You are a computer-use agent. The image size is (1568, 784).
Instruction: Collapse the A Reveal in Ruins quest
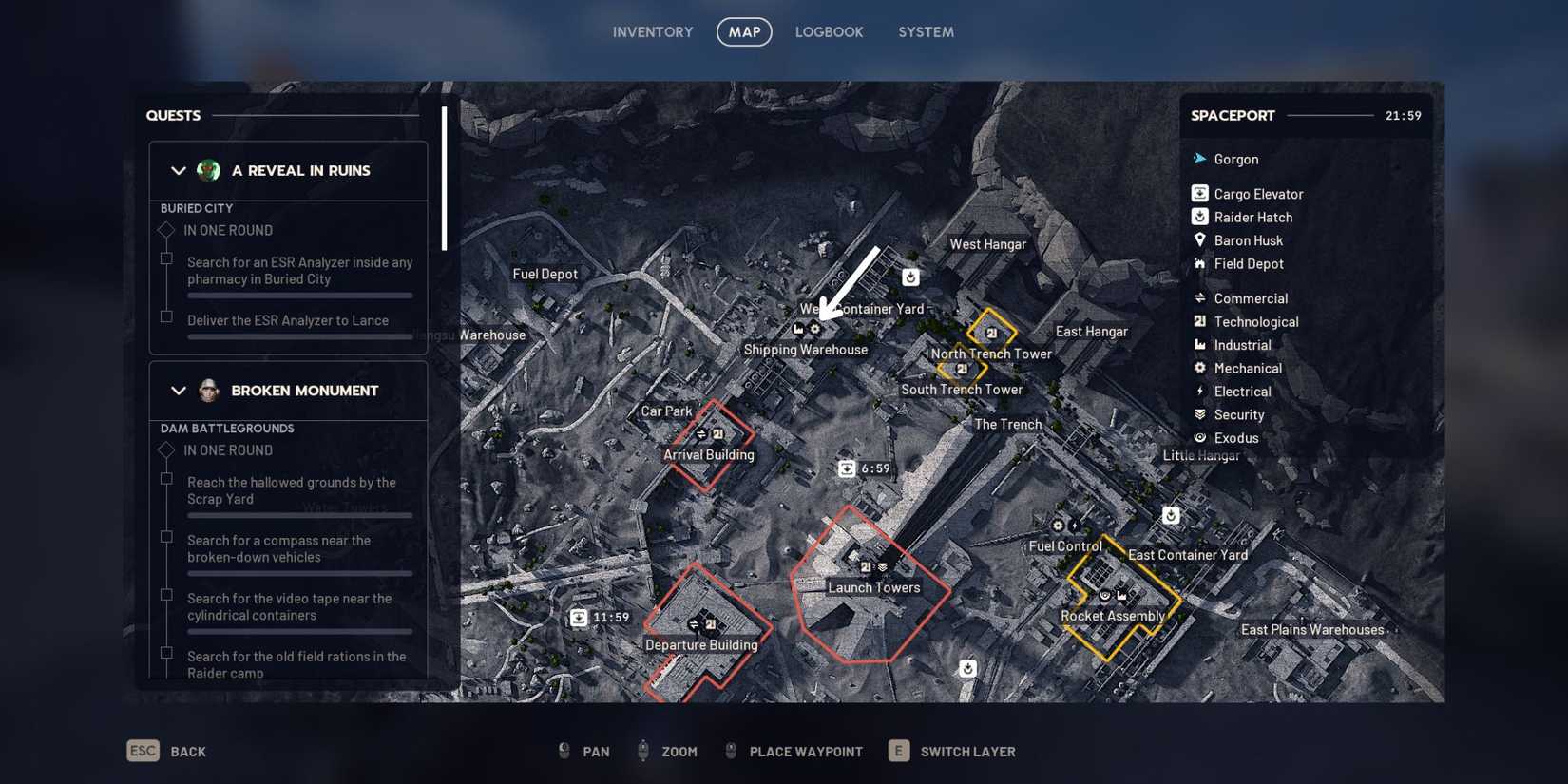pos(178,171)
